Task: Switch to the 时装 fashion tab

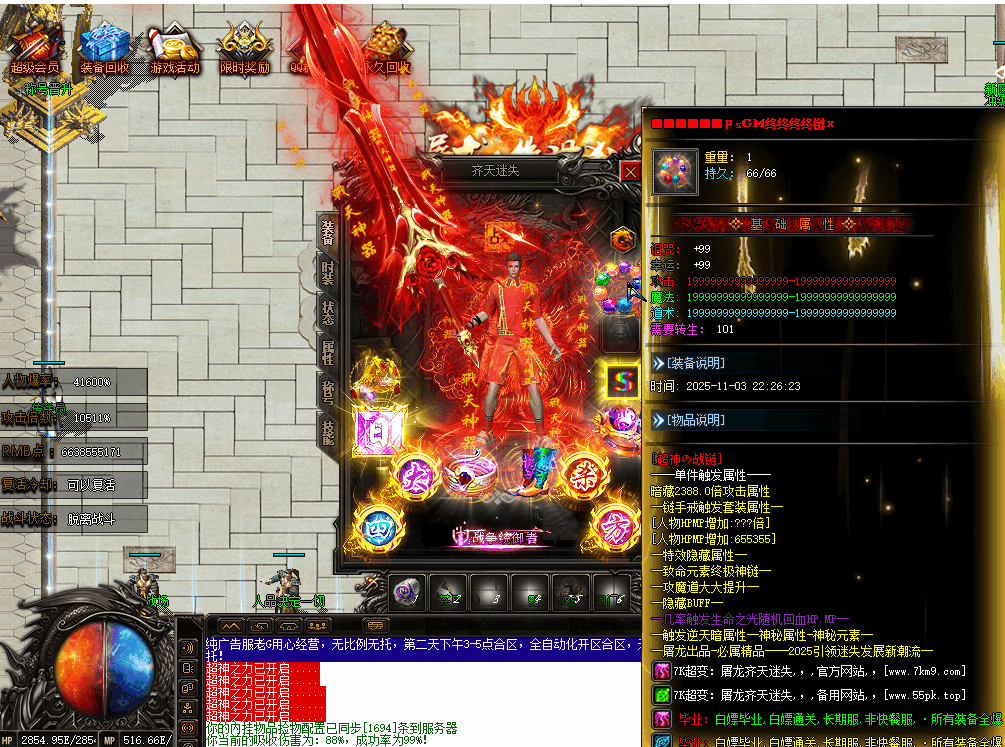Action: (328, 272)
